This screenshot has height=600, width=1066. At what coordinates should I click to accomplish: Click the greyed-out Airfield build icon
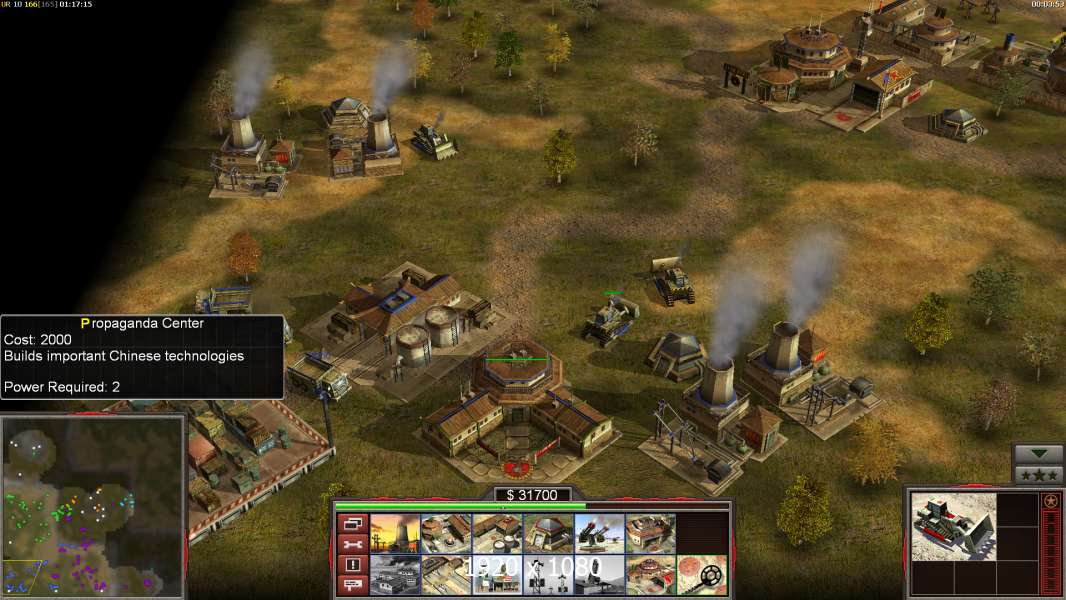[395, 575]
